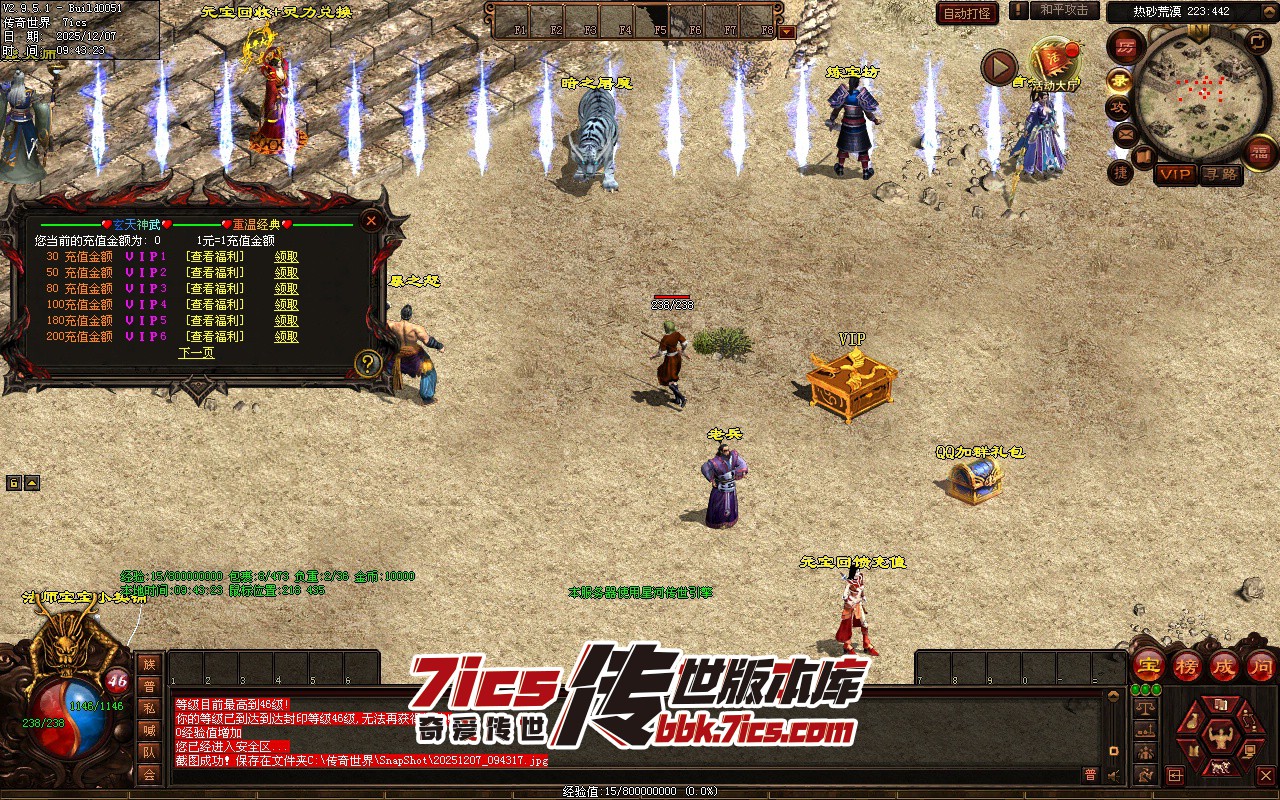Click the minimap refresh arrows button
This screenshot has height=800, width=1280.
[x=1257, y=41]
